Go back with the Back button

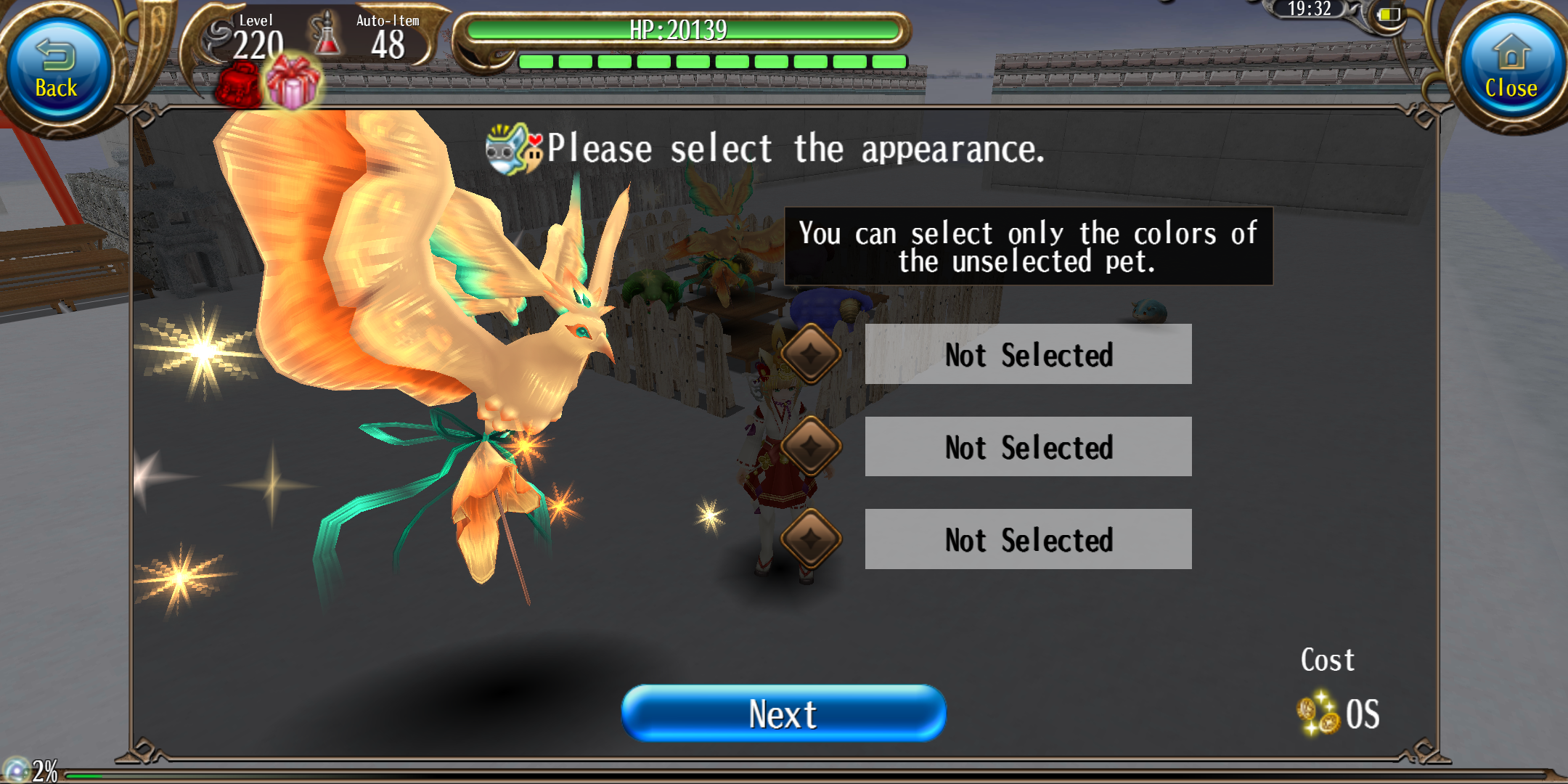[57, 70]
